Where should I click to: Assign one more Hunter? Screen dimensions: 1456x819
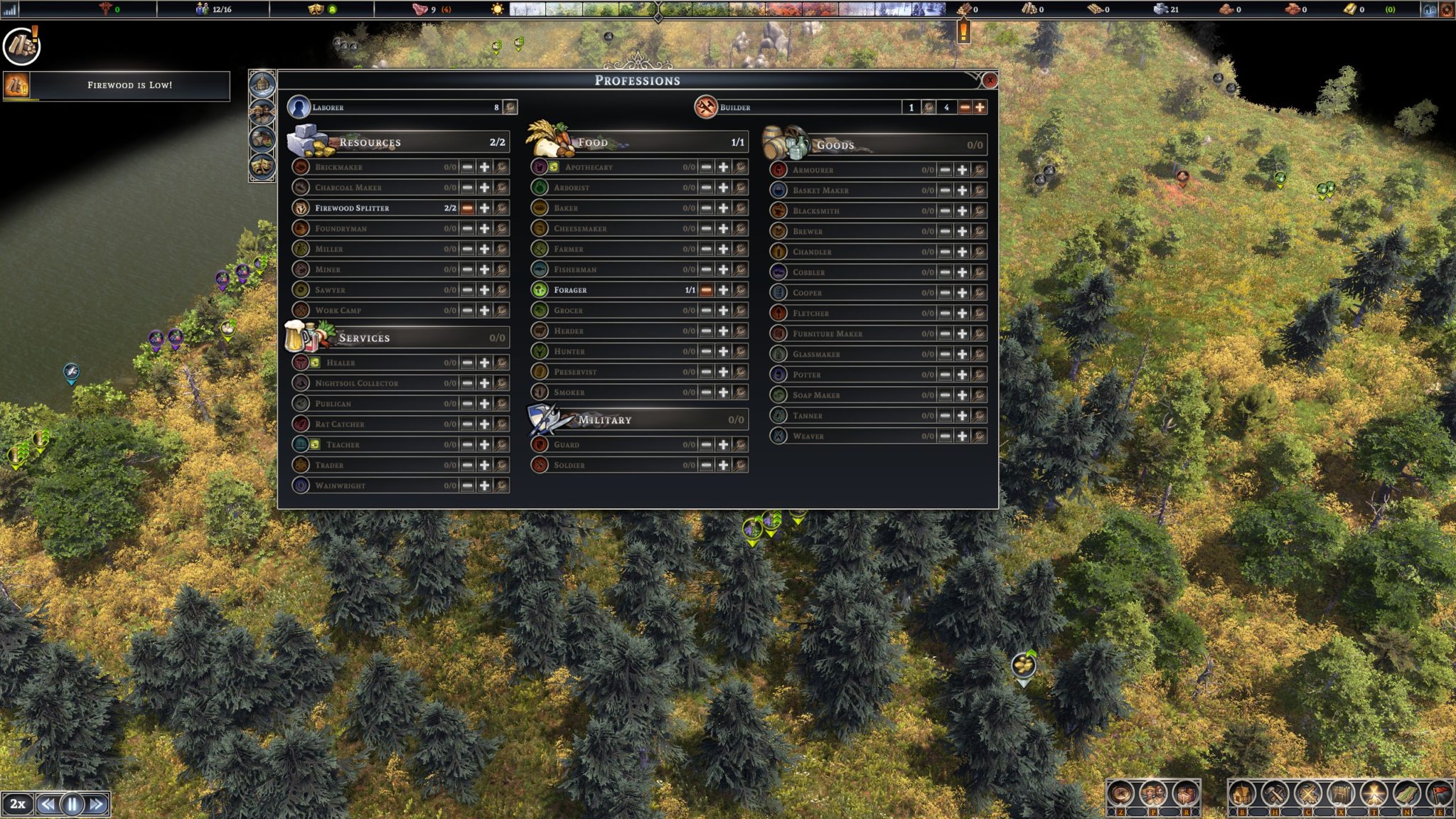(723, 351)
